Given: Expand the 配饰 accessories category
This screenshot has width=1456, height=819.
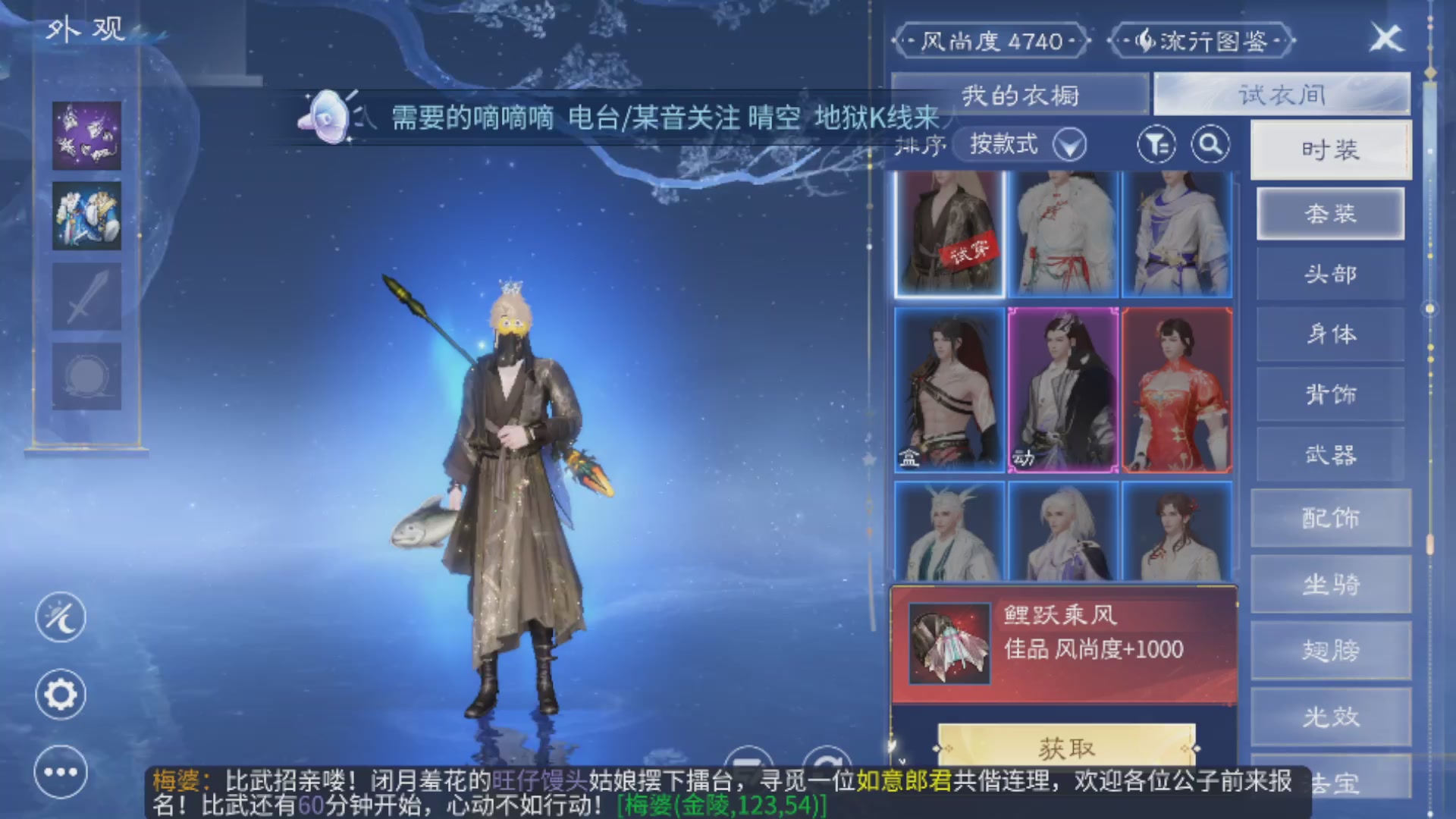Looking at the screenshot, I should coord(1331,519).
